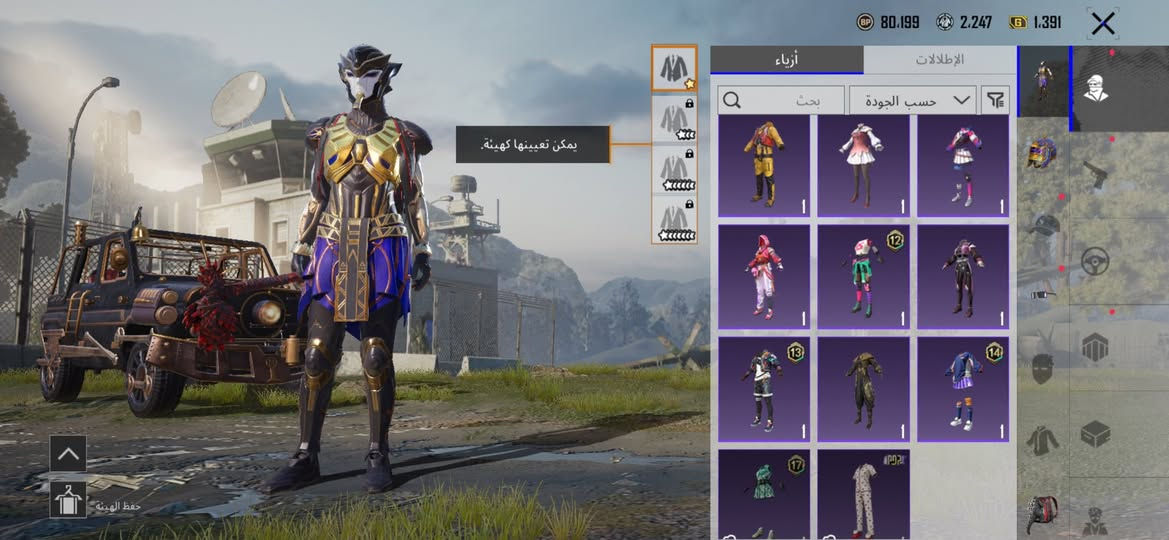
Task: Show the colorful helmet category
Action: tap(1042, 154)
